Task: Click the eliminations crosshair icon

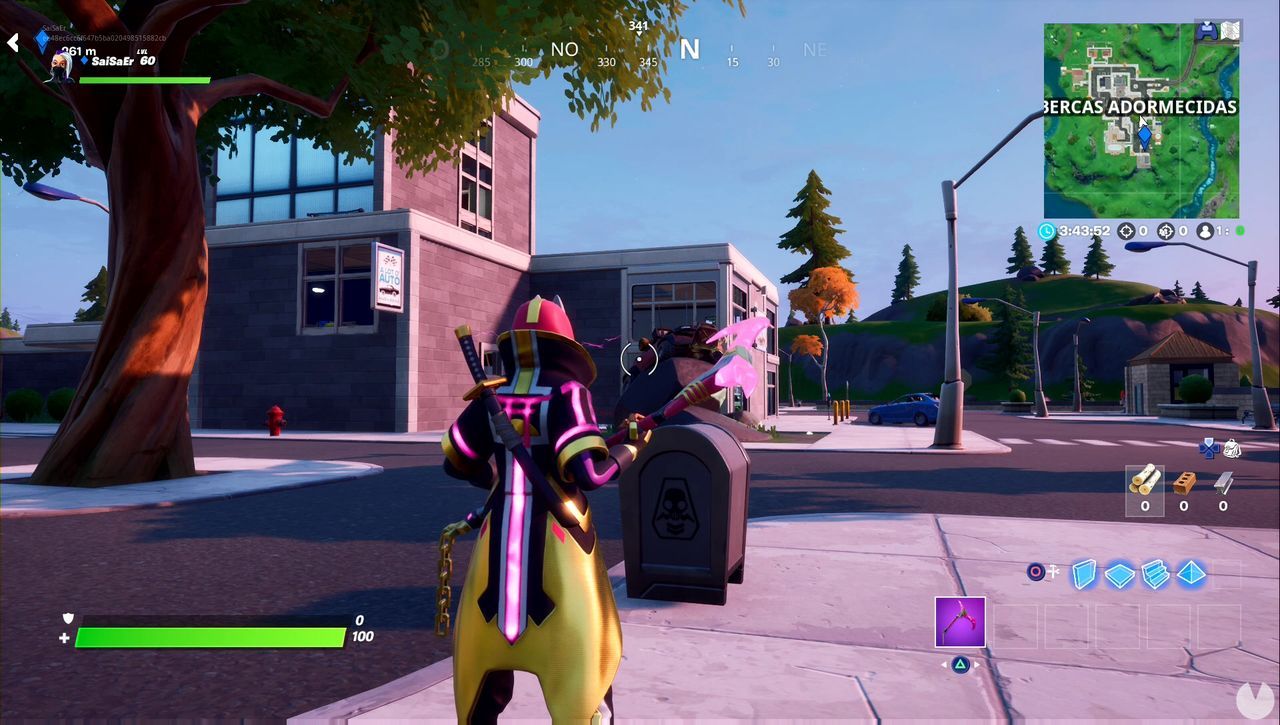Action: point(1126,231)
